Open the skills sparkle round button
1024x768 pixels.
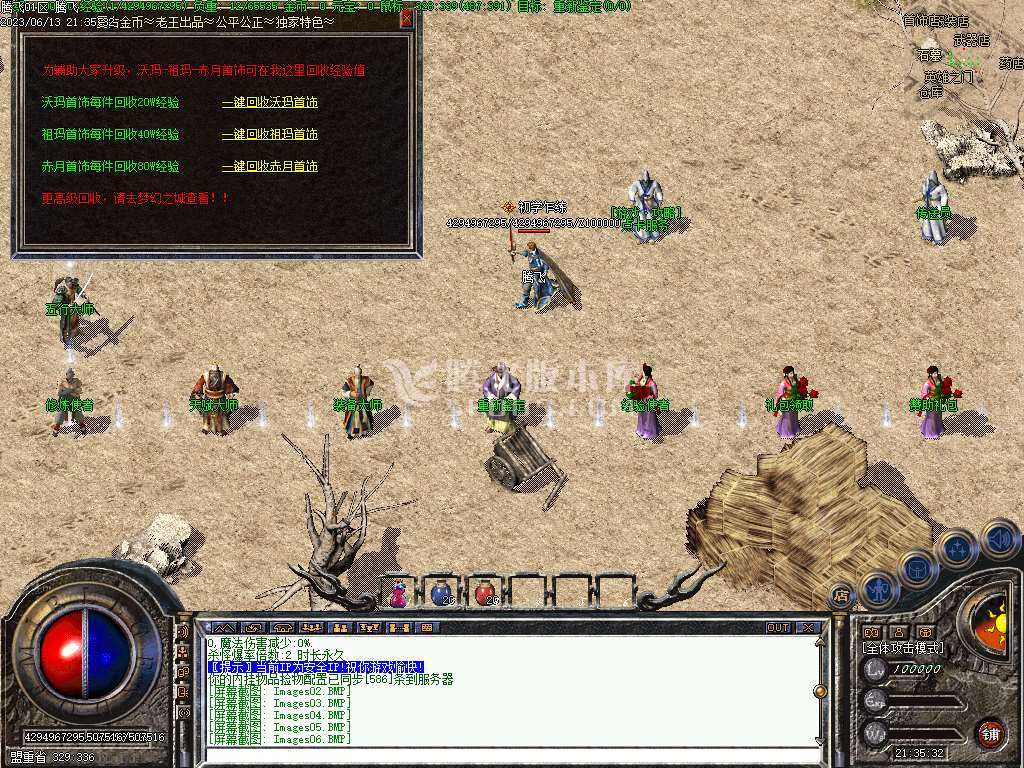[x=957, y=549]
